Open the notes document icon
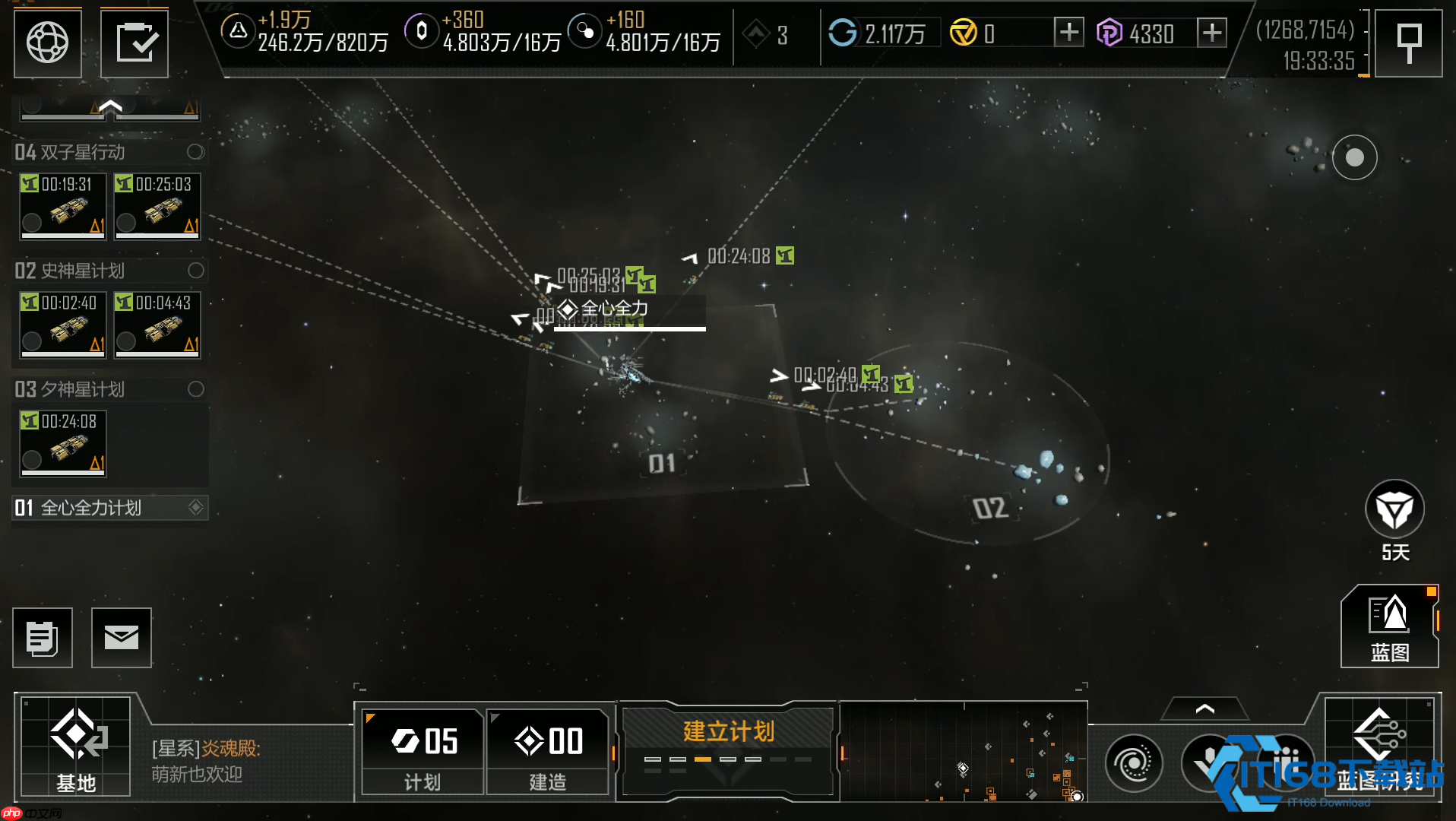This screenshot has width=1456, height=821. pos(43,638)
